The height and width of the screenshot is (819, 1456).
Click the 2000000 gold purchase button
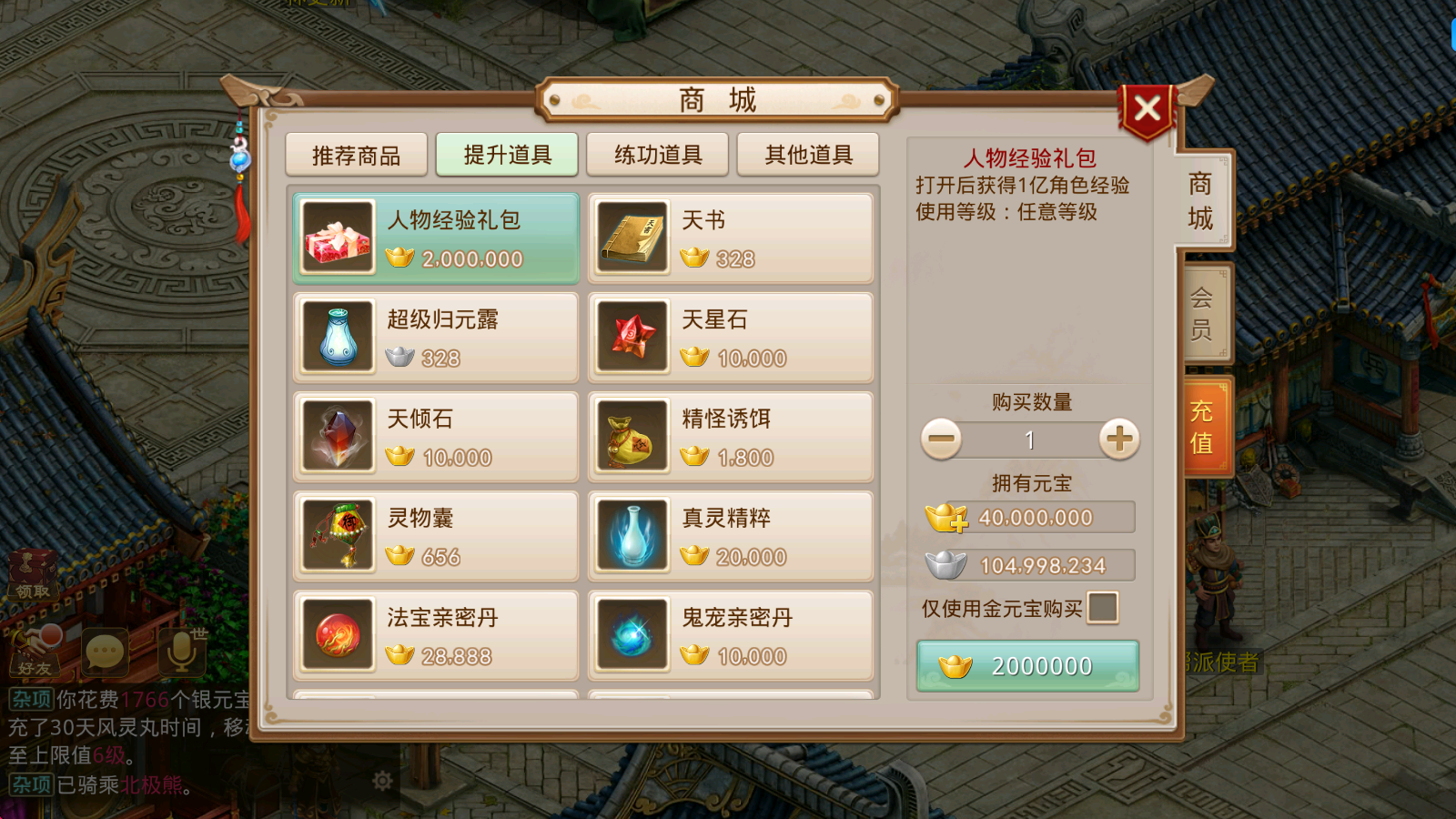pos(1026,665)
